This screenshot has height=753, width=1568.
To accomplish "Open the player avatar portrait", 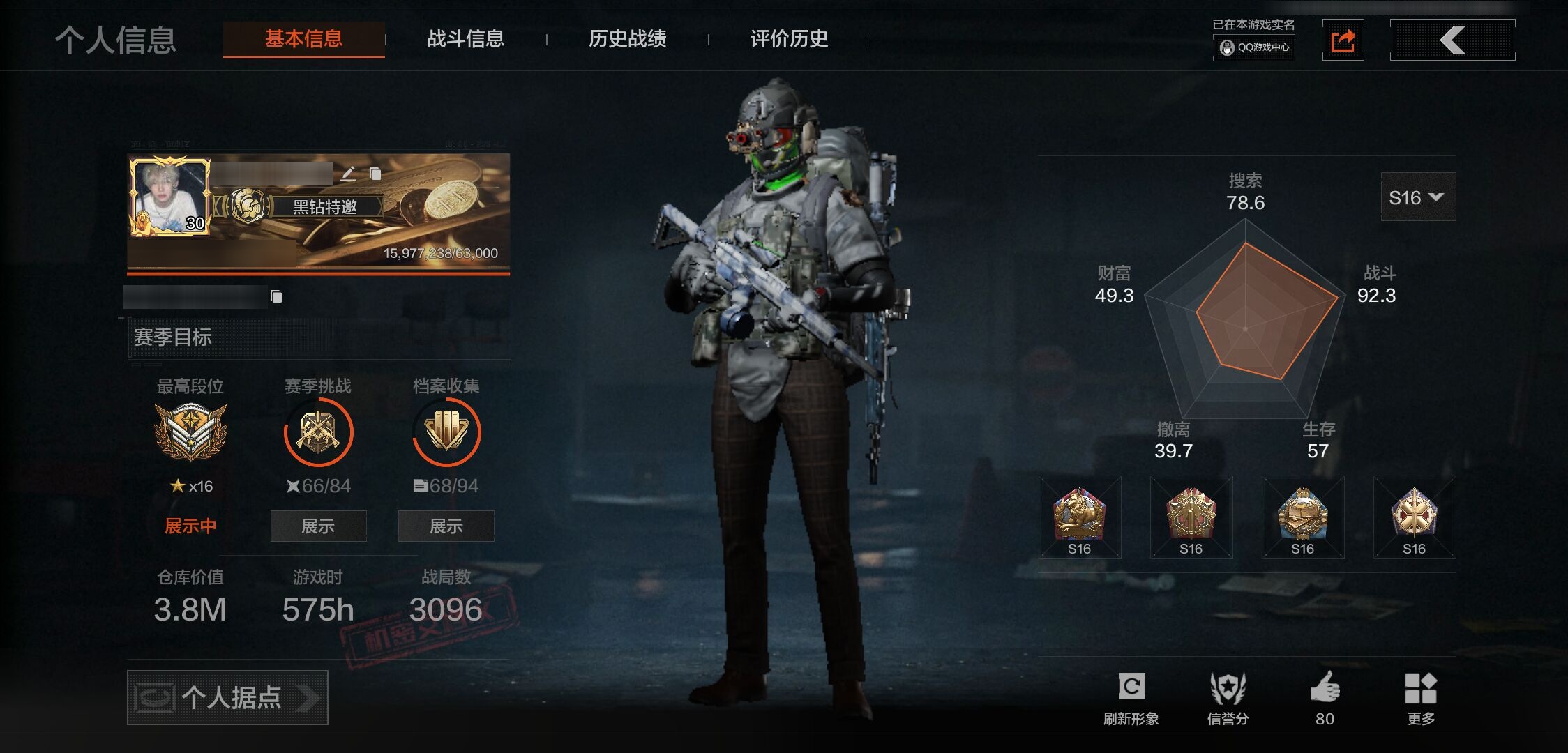I will click(x=169, y=196).
